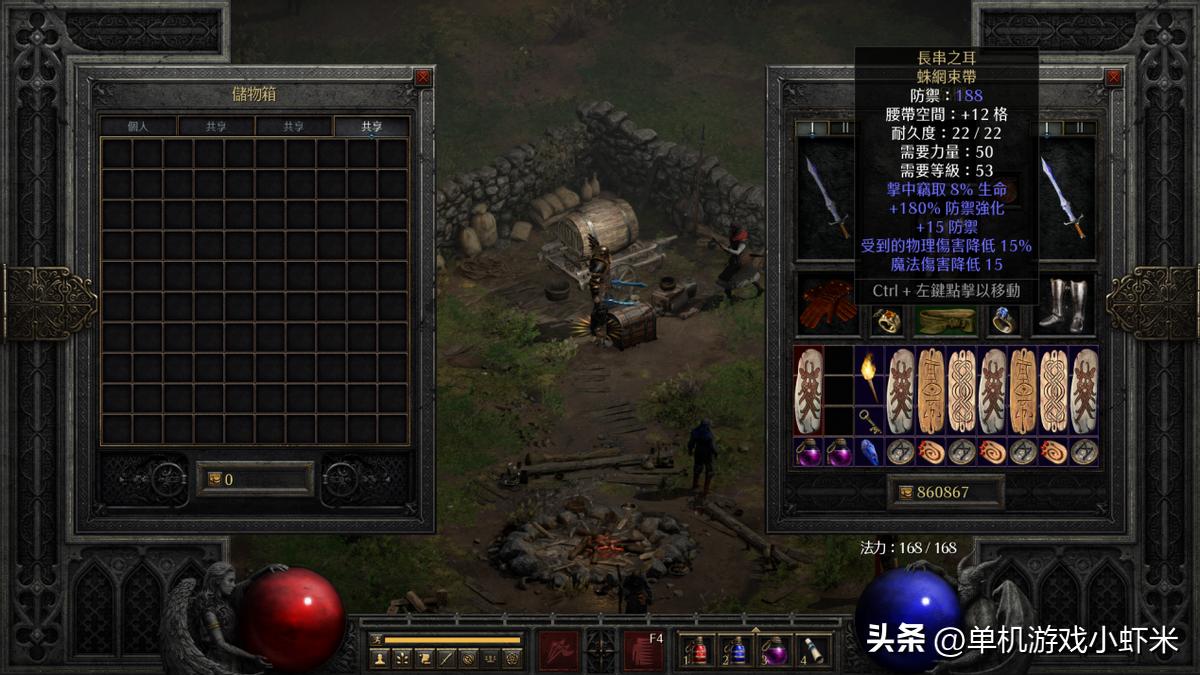Click the stash gold amount button
1200x675 pixels.
click(x=255, y=479)
